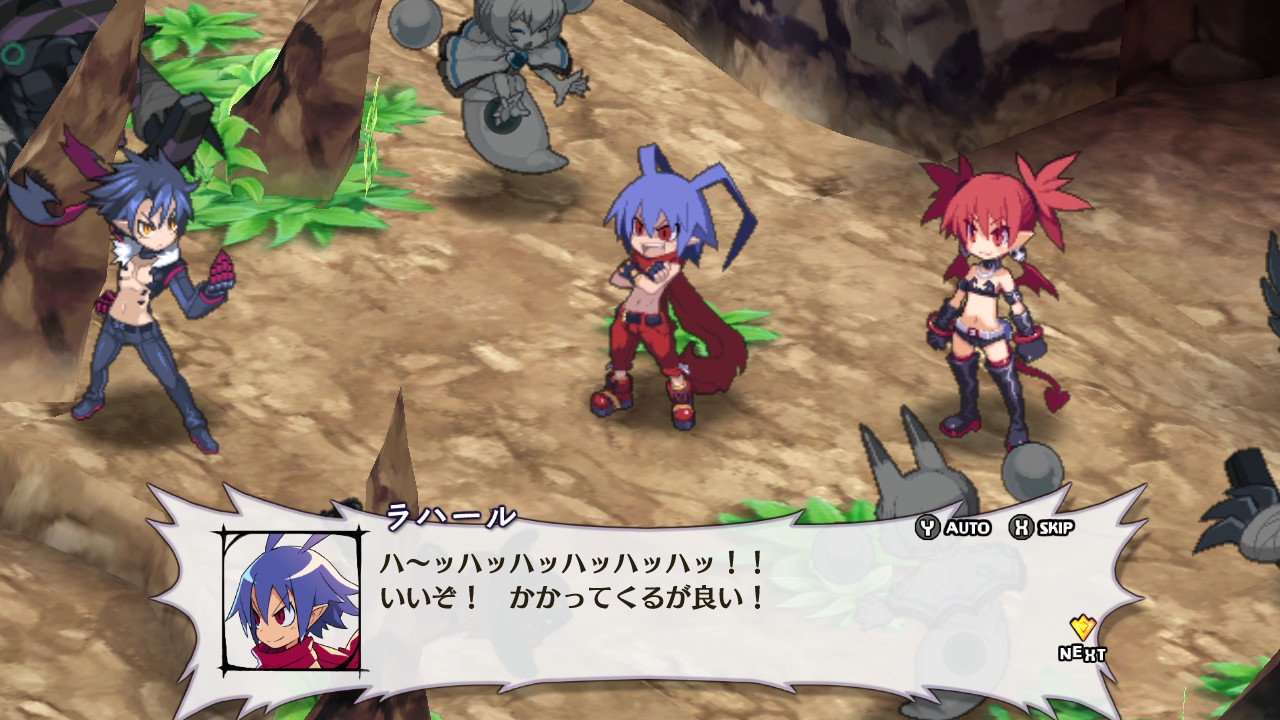Advance the dialogue via the NEXT prompt
Image resolution: width=1280 pixels, height=720 pixels.
tap(1082, 637)
